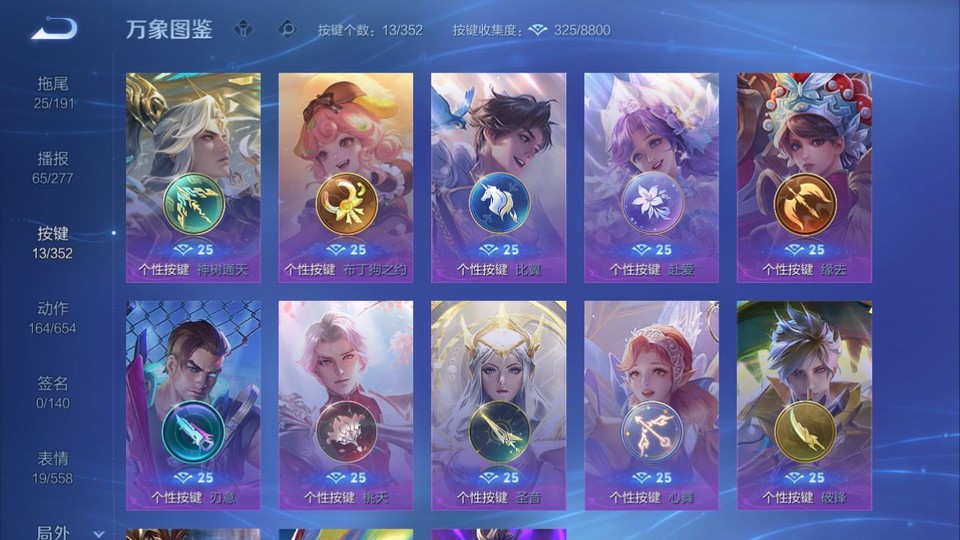Open the 比翼 unicorn button skin card
This screenshot has height=540, width=960.
498,177
